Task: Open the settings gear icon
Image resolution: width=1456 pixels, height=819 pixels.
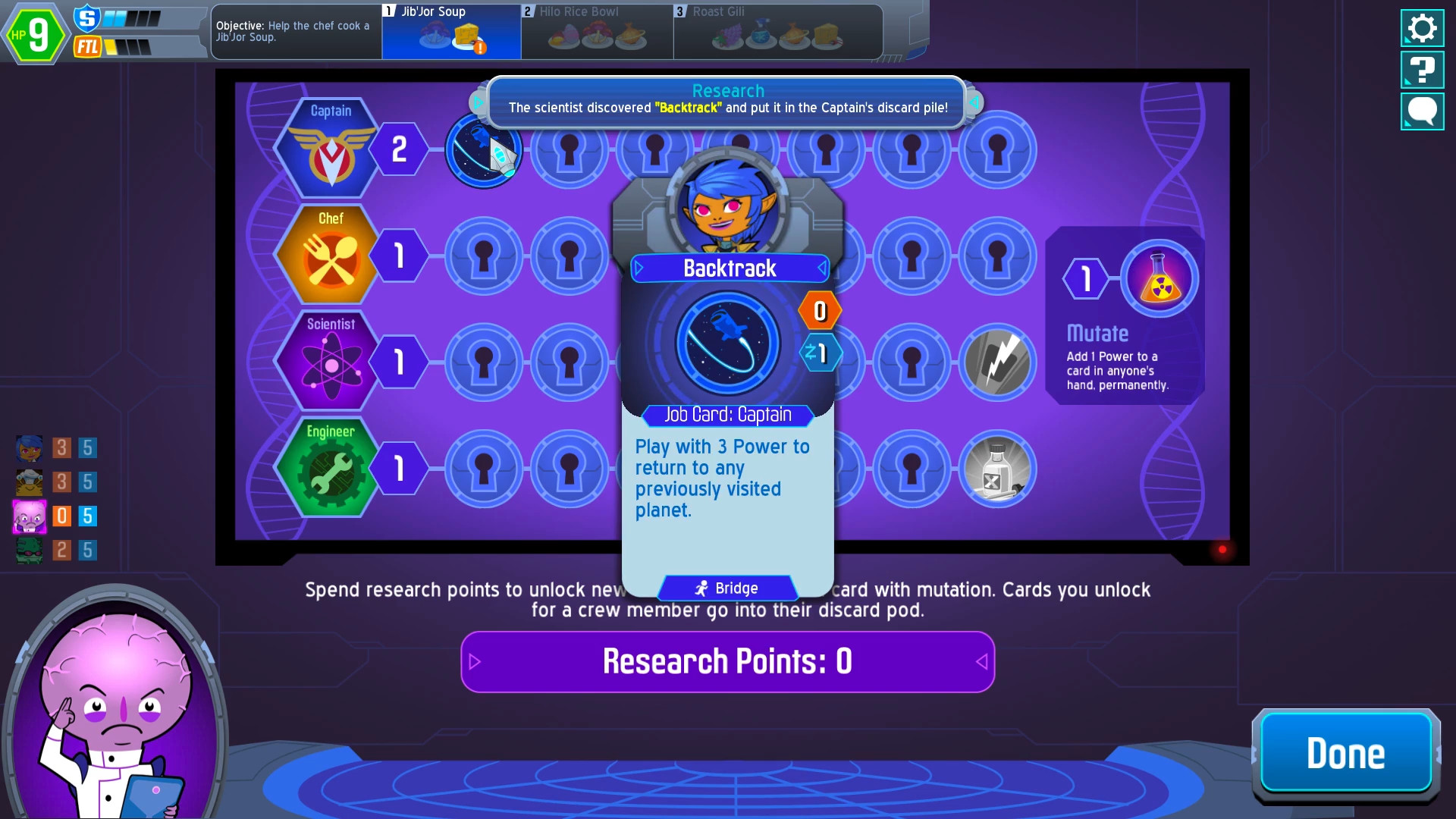Action: tap(1422, 28)
